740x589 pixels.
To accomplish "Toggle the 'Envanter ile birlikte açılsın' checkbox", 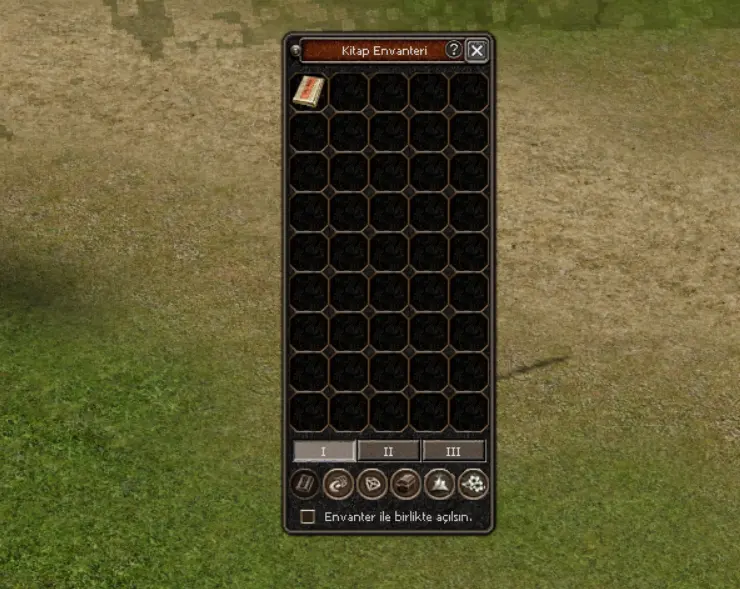I will coord(308,517).
